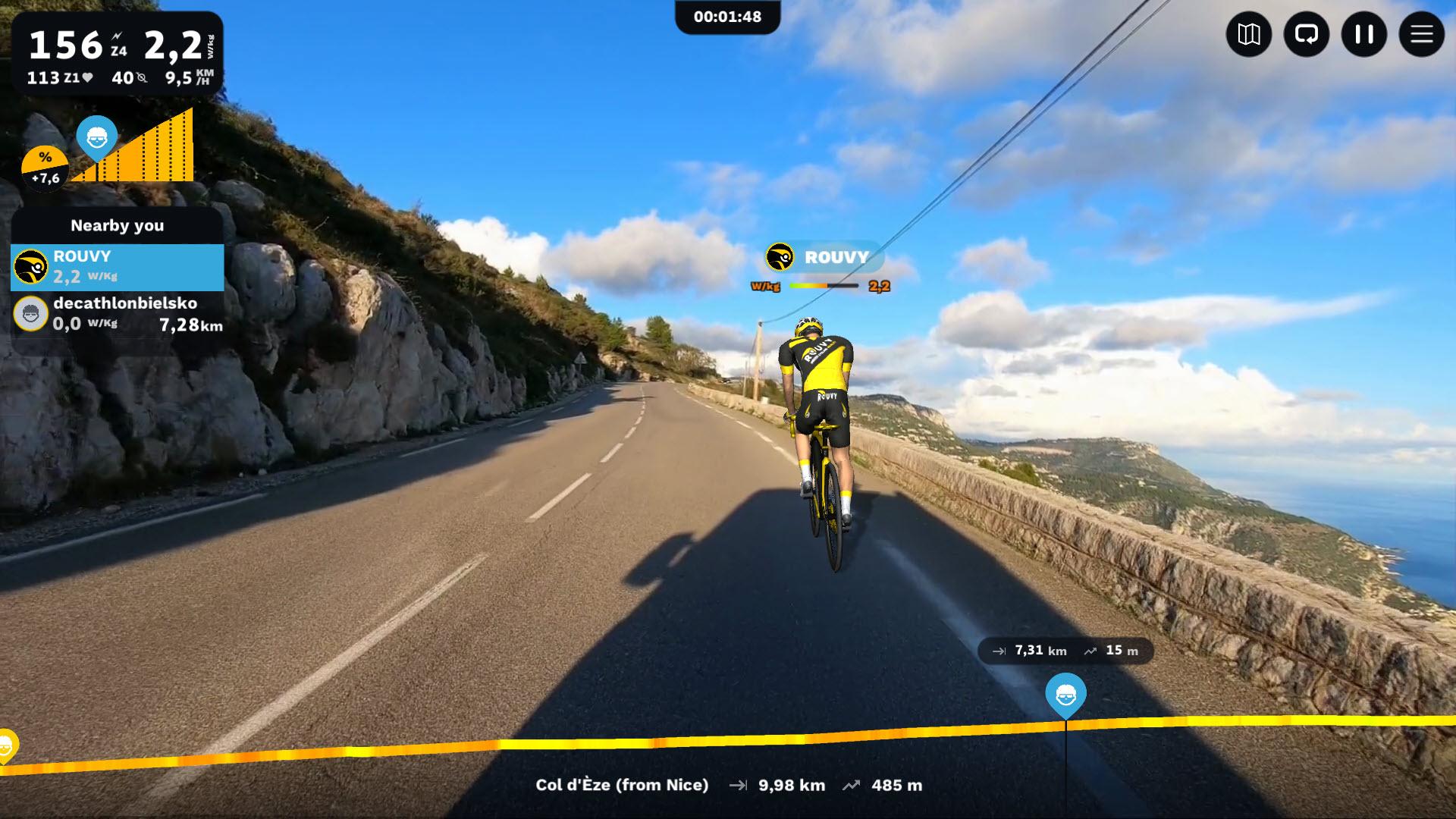Click the ROUVY name tag above cyclist
The height and width of the screenshot is (819, 1456).
tap(824, 257)
